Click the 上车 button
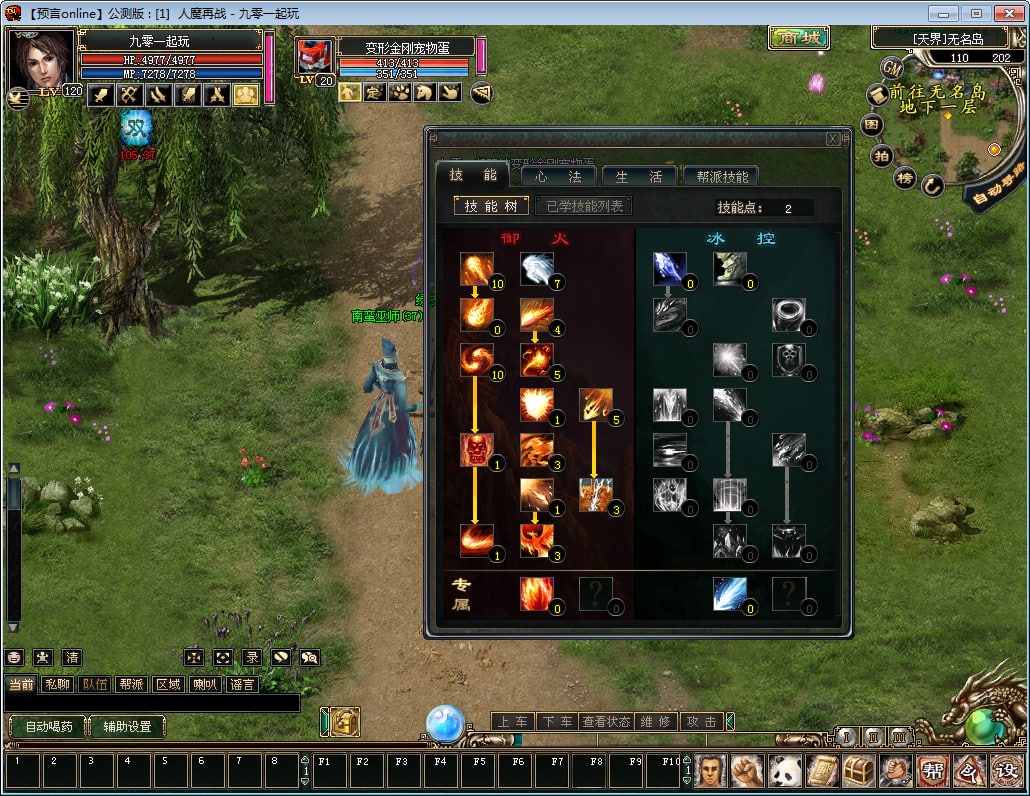The width and height of the screenshot is (1030, 796). point(512,721)
